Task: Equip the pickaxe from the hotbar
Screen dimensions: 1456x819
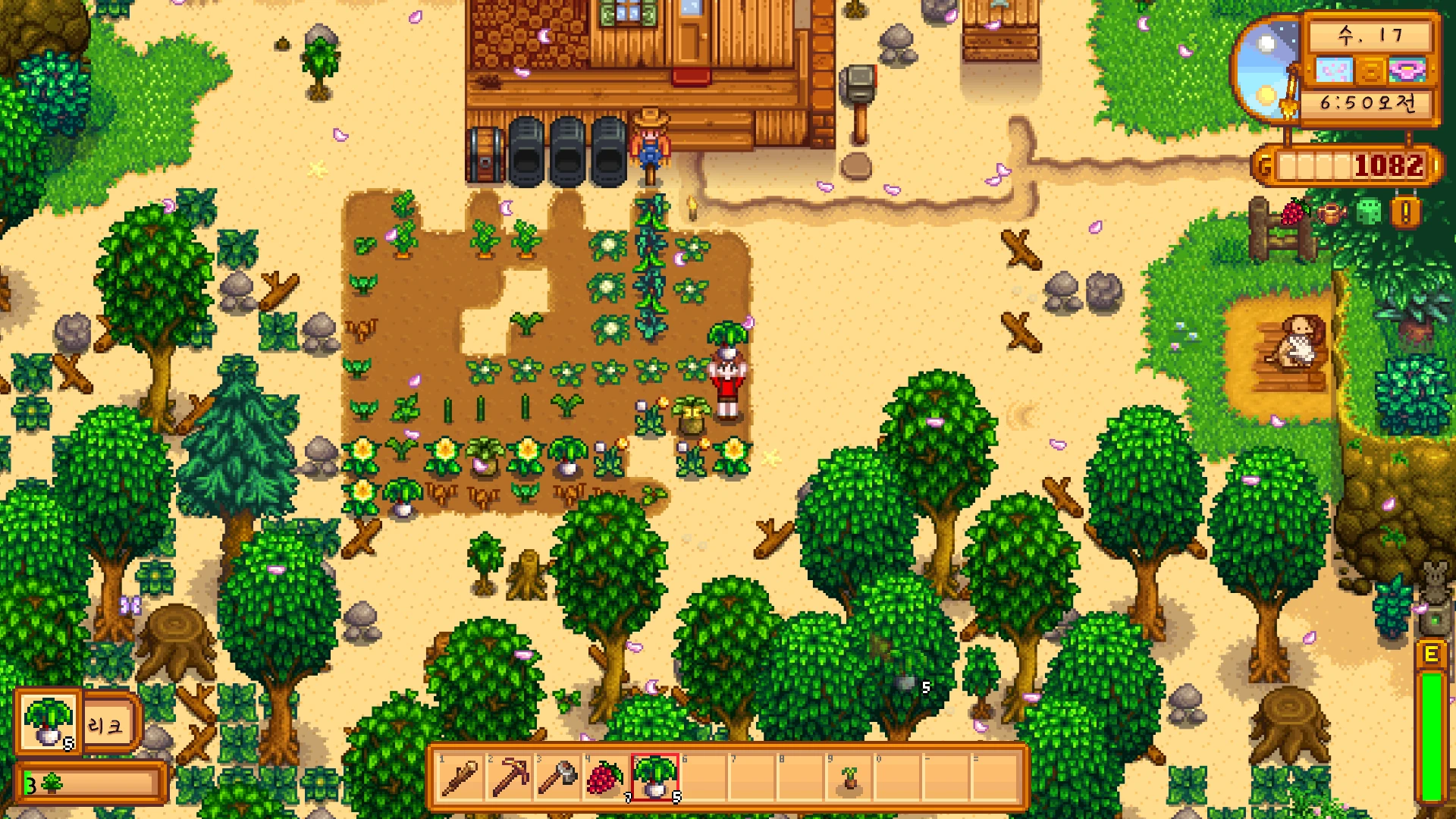Action: coord(510,777)
